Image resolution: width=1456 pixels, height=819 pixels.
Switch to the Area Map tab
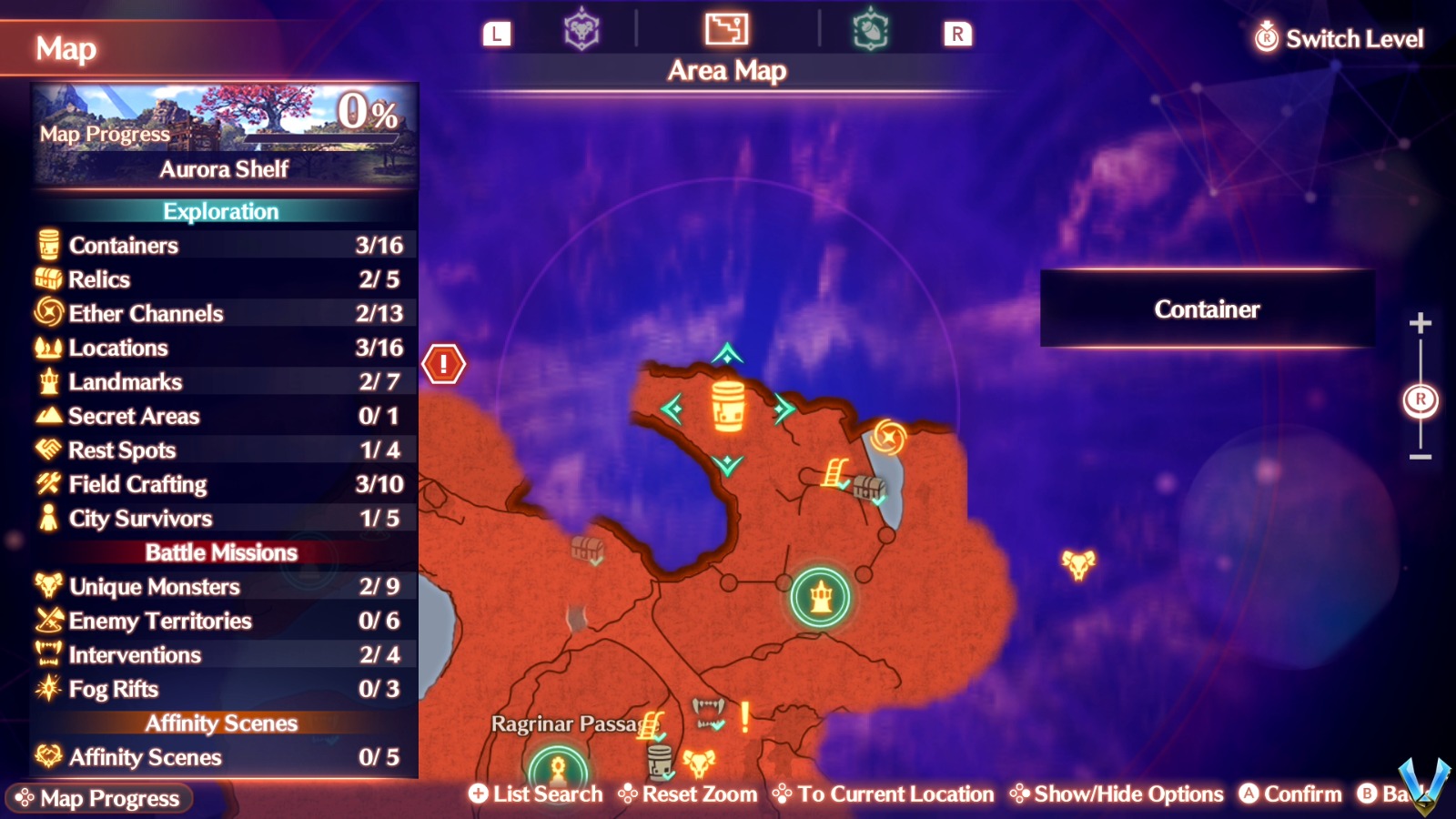click(725, 29)
